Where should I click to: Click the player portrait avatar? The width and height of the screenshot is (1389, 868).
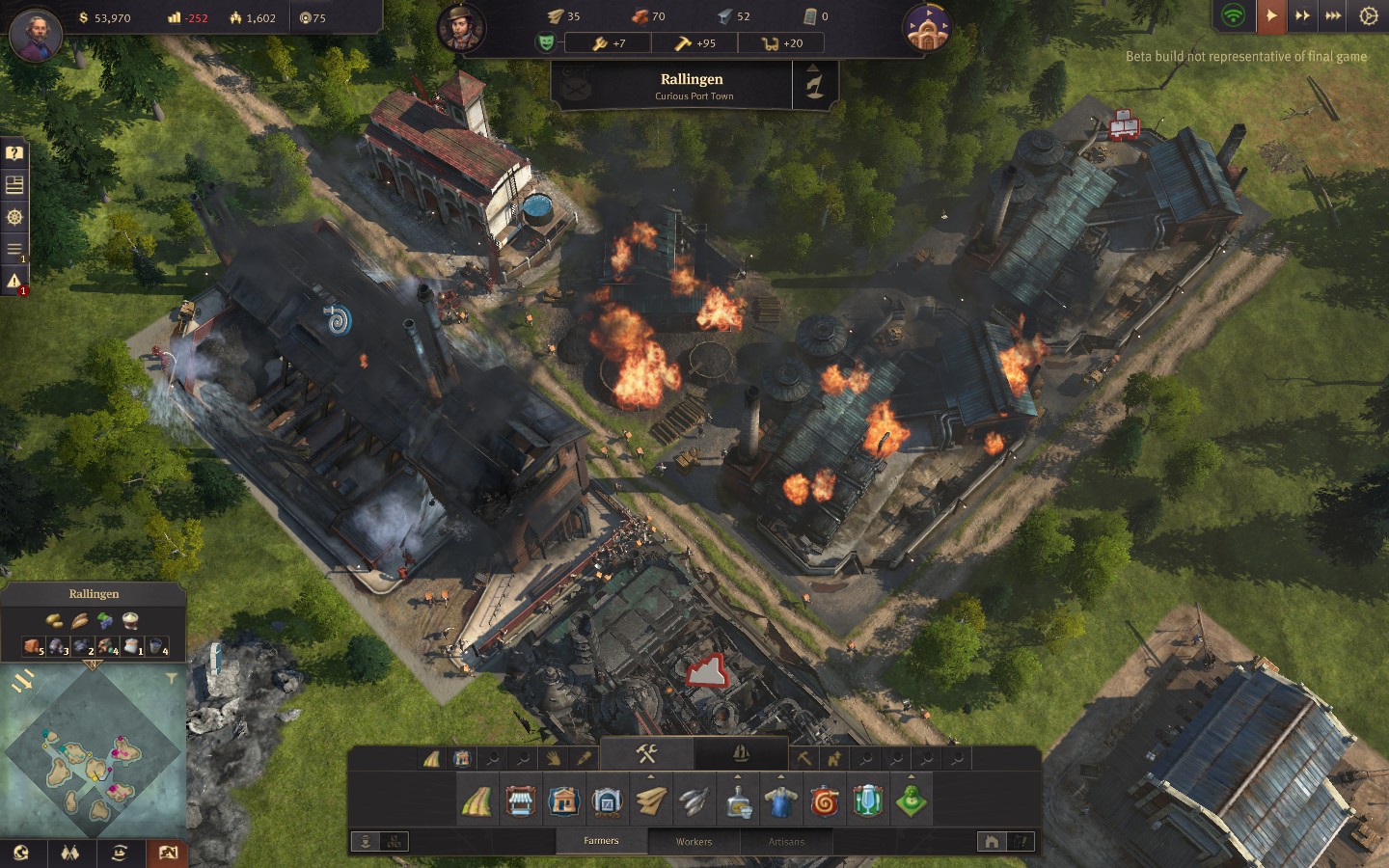pyautogui.click(x=36, y=35)
